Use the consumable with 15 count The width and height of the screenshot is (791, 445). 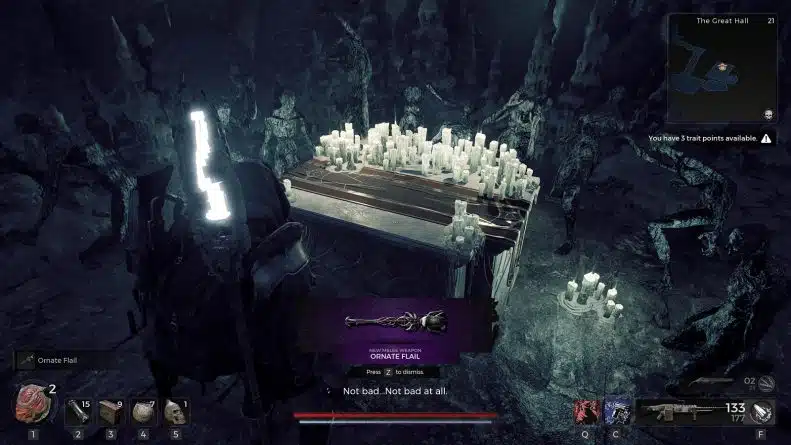[x=79, y=411]
